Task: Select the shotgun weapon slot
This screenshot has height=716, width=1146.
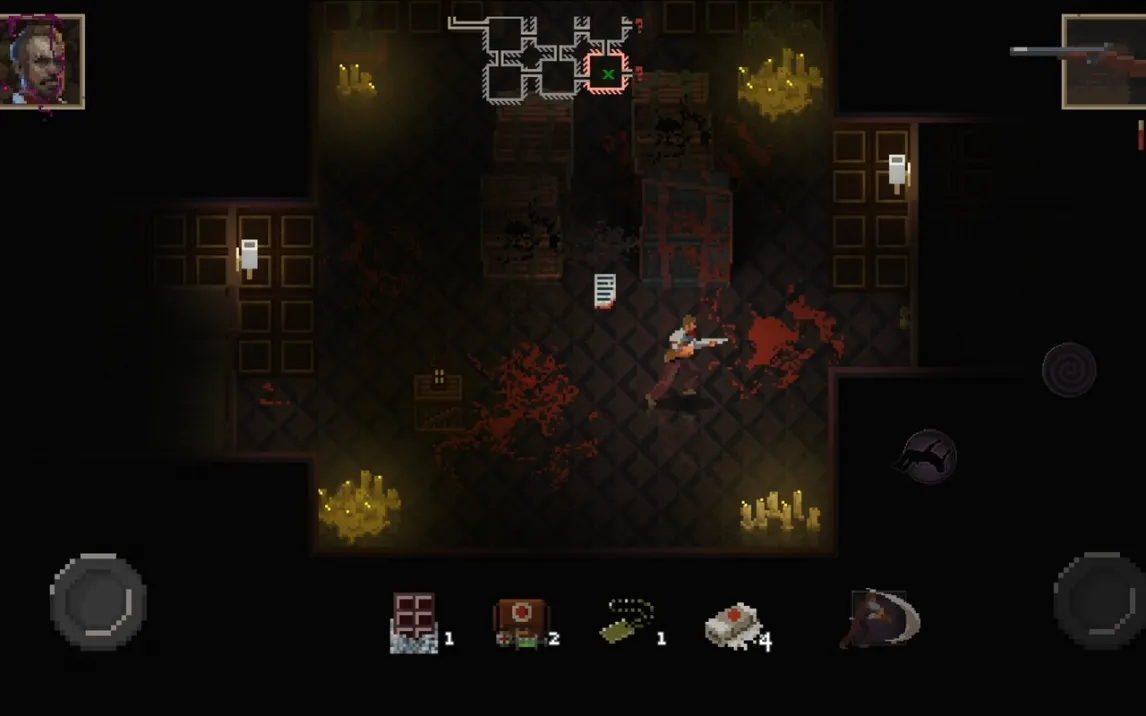Action: click(1103, 60)
